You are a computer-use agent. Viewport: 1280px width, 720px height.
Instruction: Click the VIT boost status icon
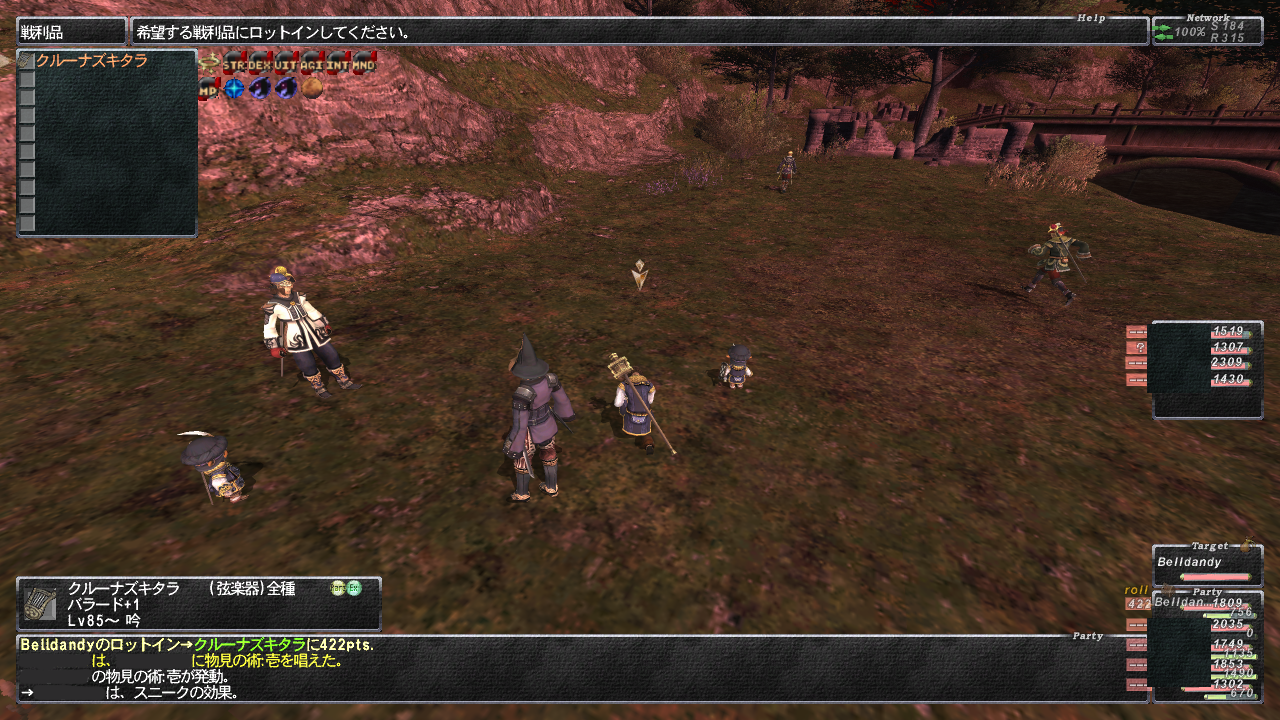(286, 63)
